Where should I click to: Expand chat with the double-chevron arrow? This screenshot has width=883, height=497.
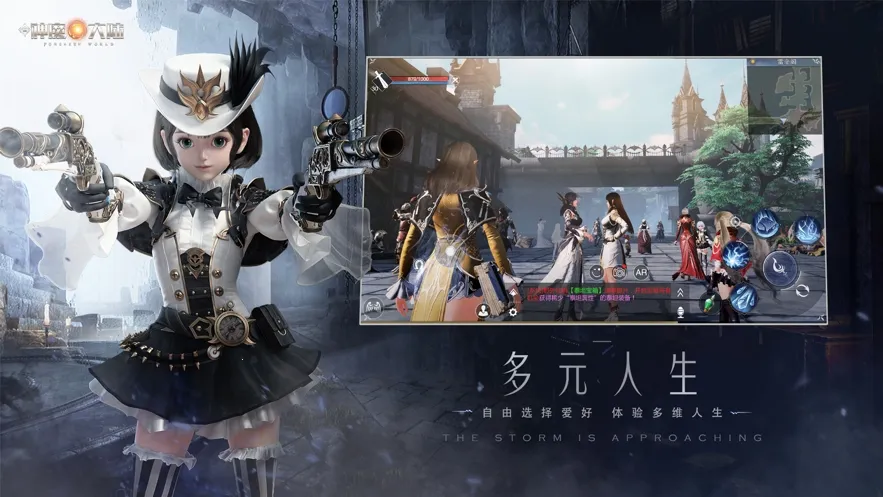point(680,292)
